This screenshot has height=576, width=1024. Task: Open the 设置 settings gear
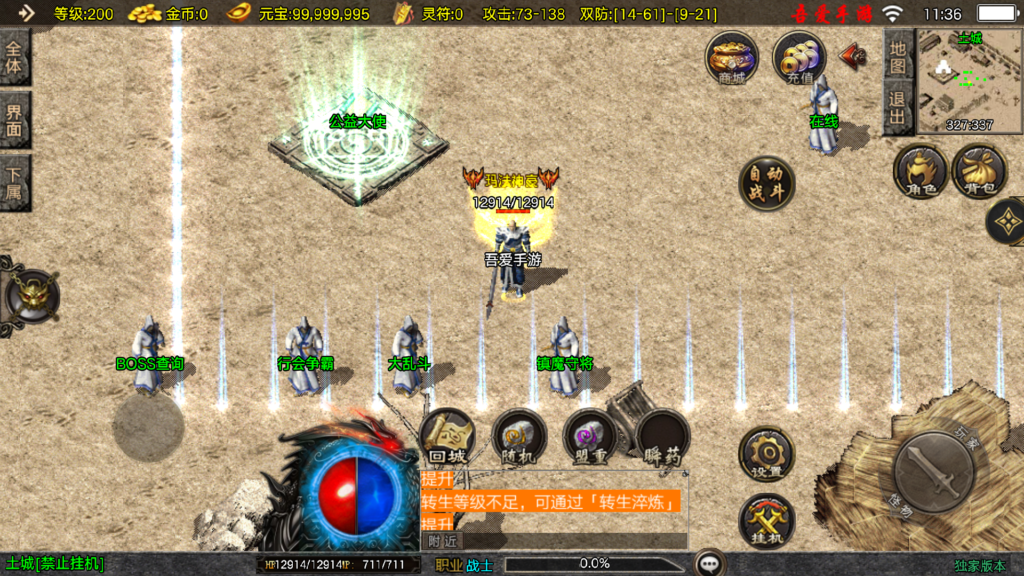767,455
